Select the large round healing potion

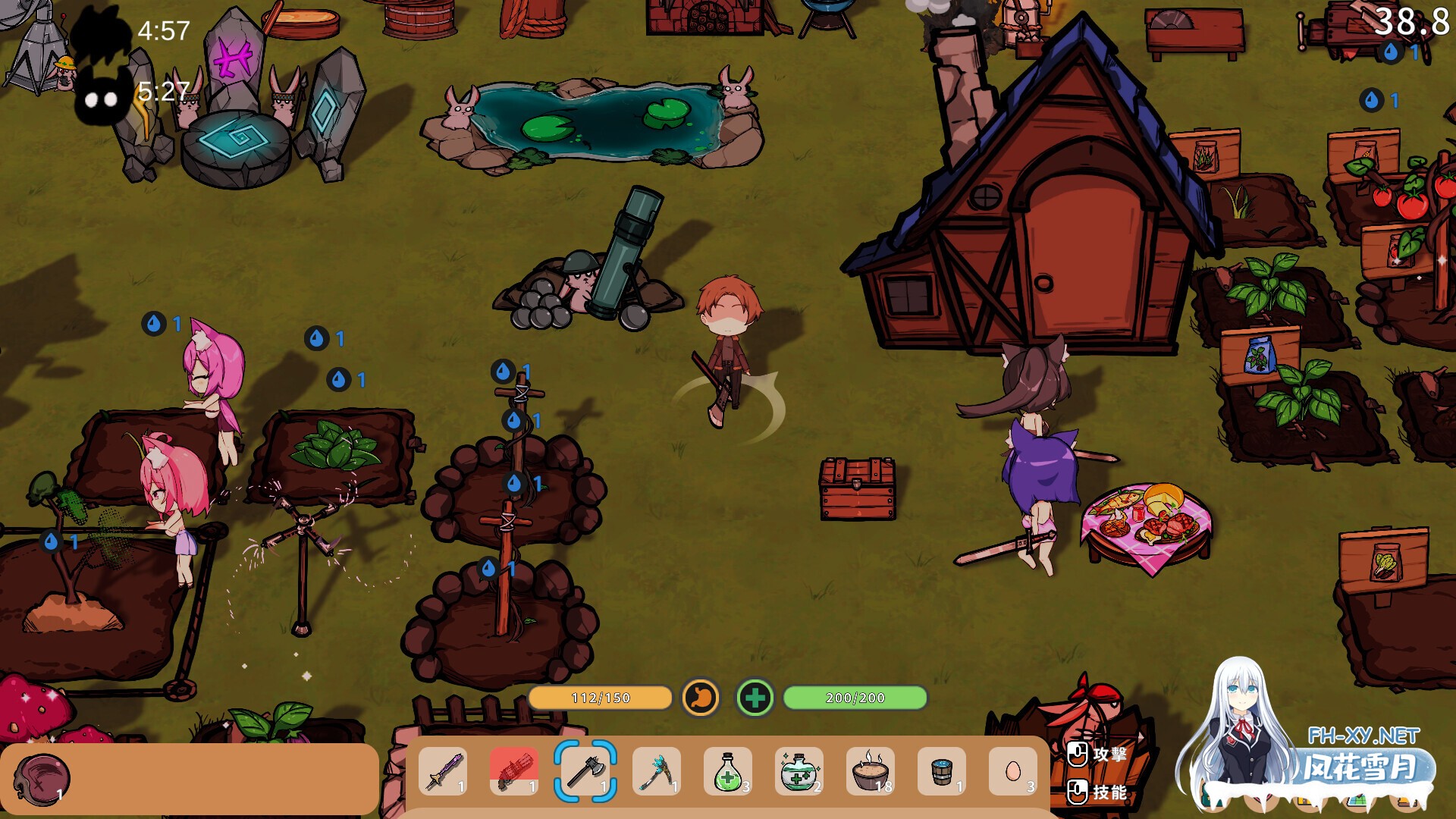[799, 771]
